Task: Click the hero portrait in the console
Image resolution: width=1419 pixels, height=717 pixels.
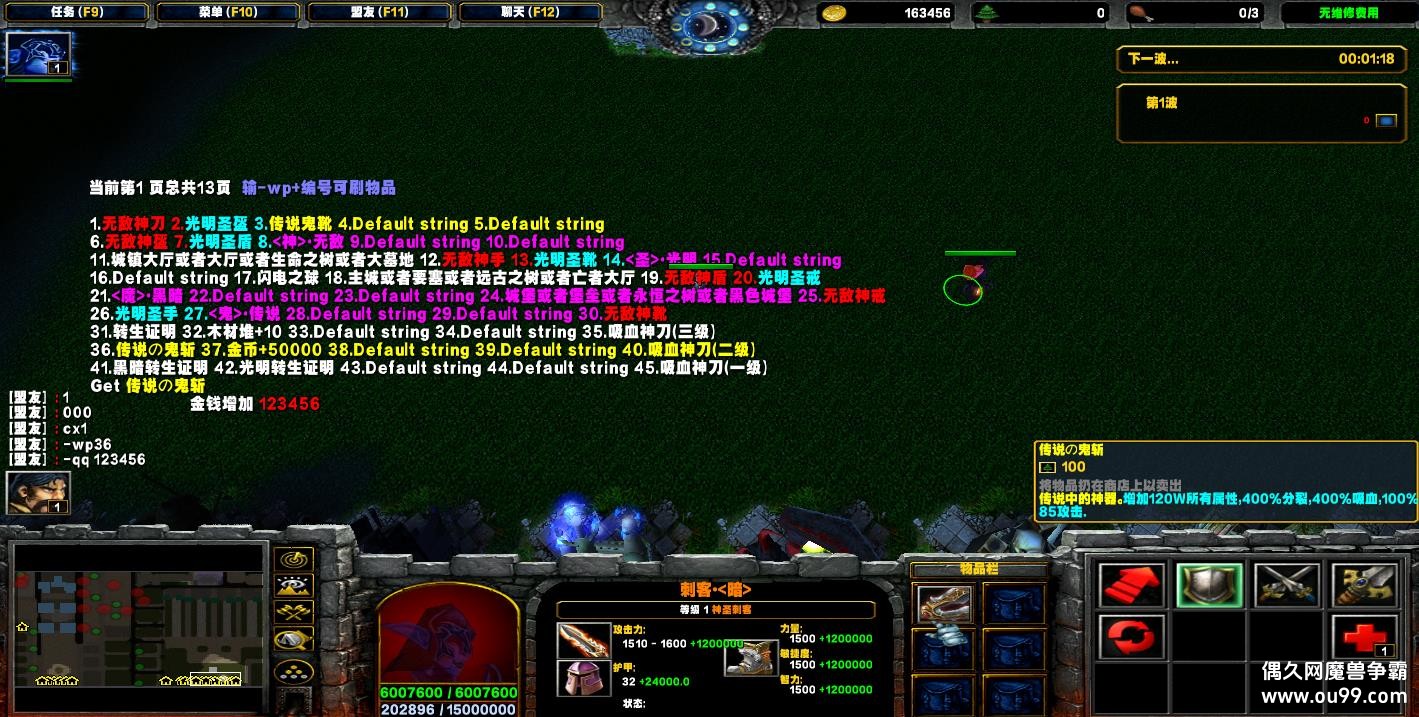Action: (448, 634)
